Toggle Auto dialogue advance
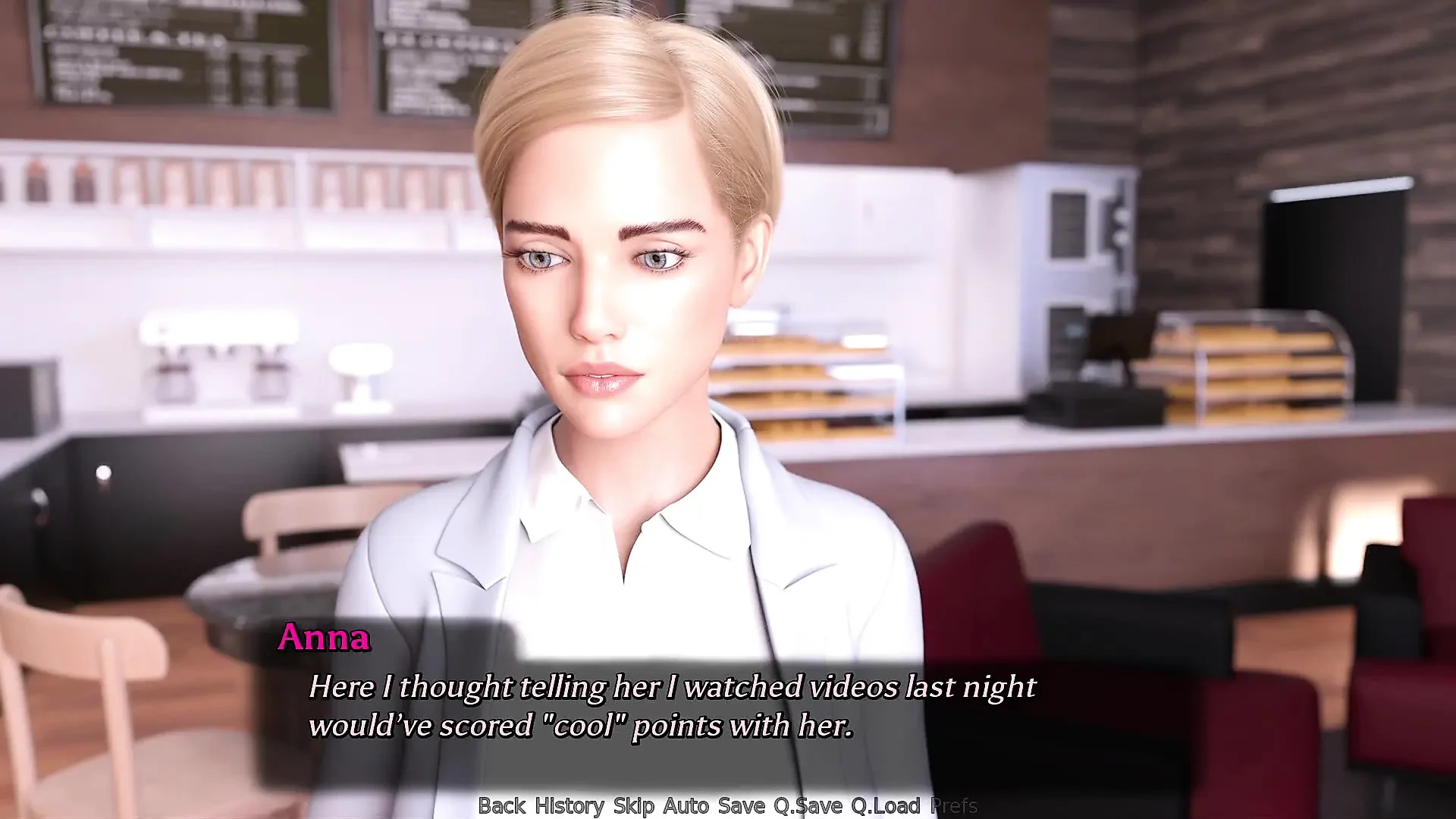This screenshot has width=1456, height=819. (686, 805)
